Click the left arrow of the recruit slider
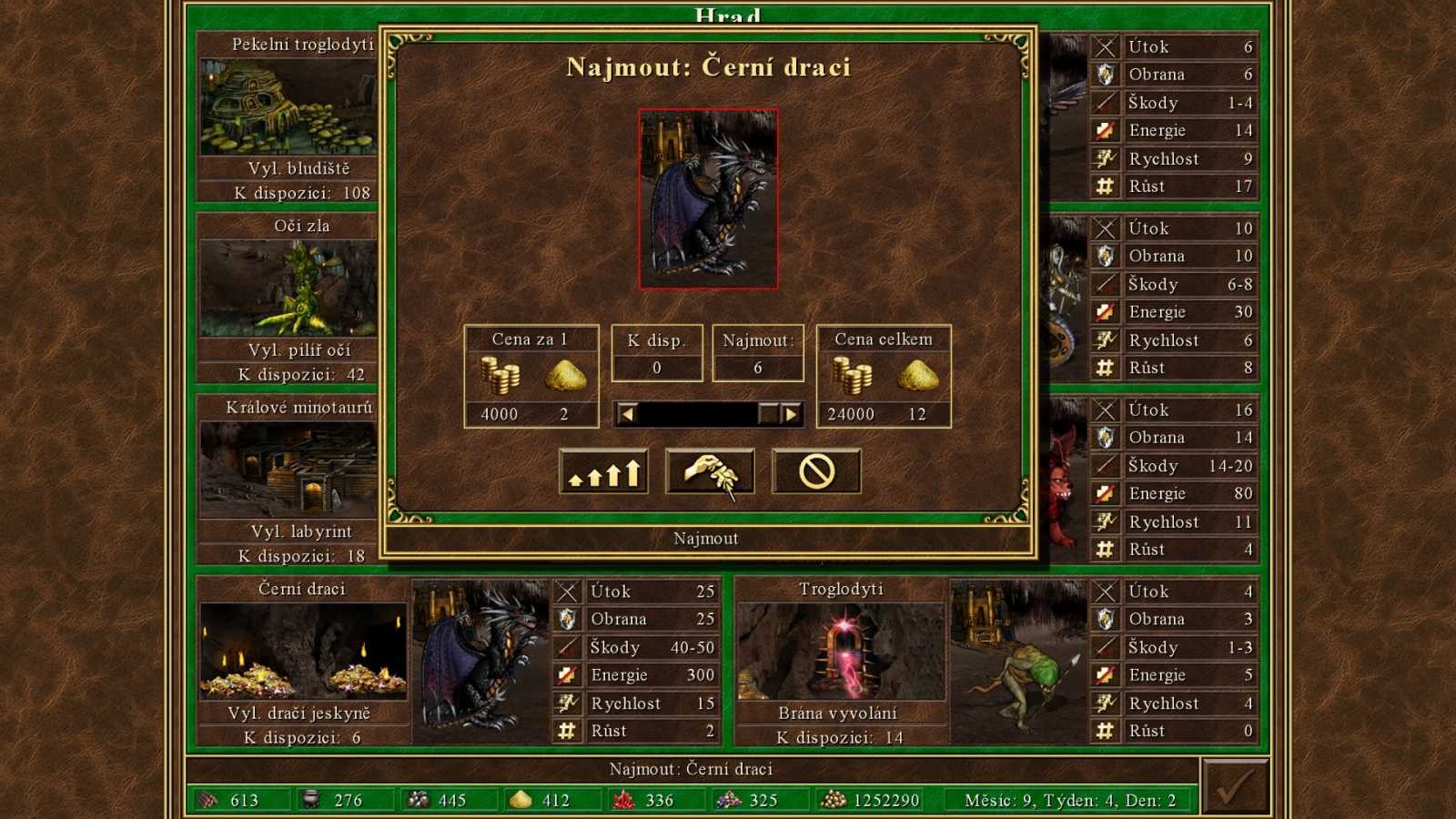 [x=628, y=414]
